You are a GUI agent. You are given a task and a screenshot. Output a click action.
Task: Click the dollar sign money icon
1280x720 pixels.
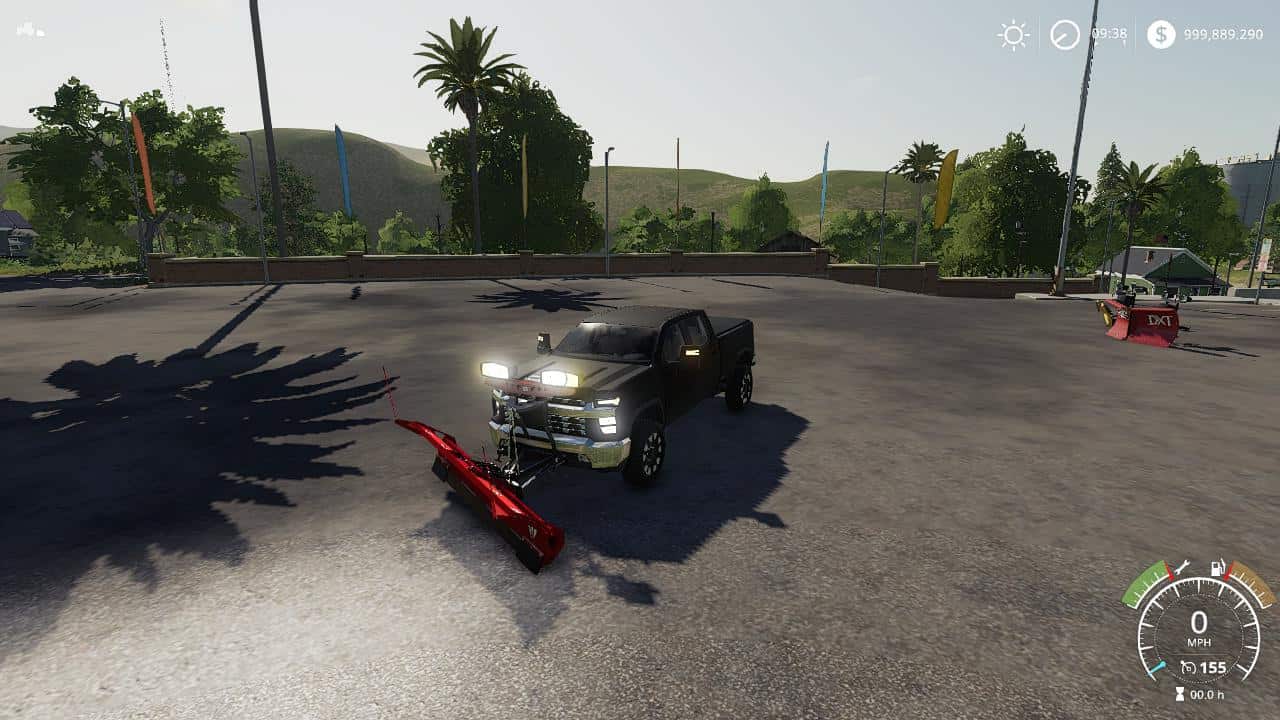tap(1162, 34)
